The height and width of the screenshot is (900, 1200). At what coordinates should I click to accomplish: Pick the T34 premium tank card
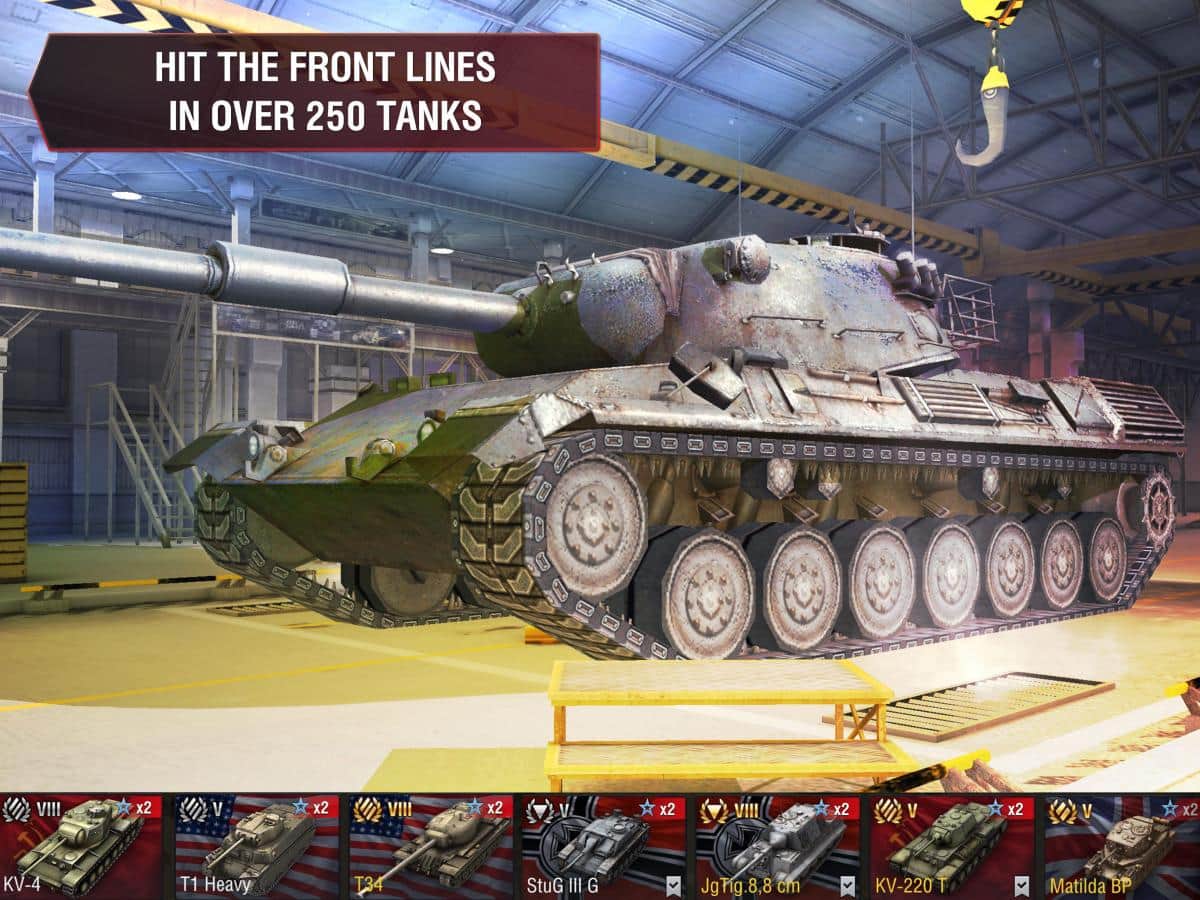click(x=429, y=846)
